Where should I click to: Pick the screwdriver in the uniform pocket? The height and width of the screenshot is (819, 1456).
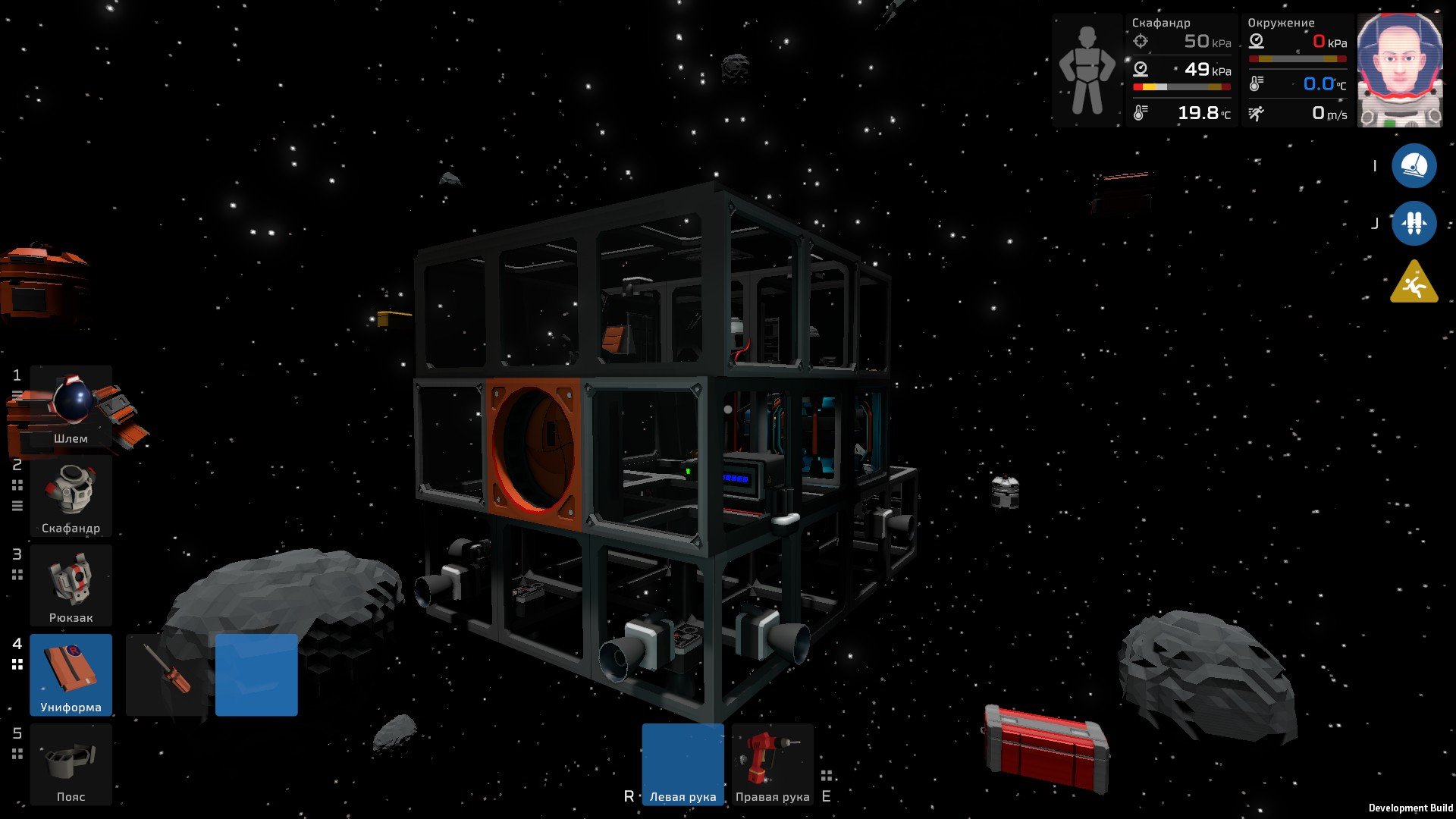[x=167, y=674]
